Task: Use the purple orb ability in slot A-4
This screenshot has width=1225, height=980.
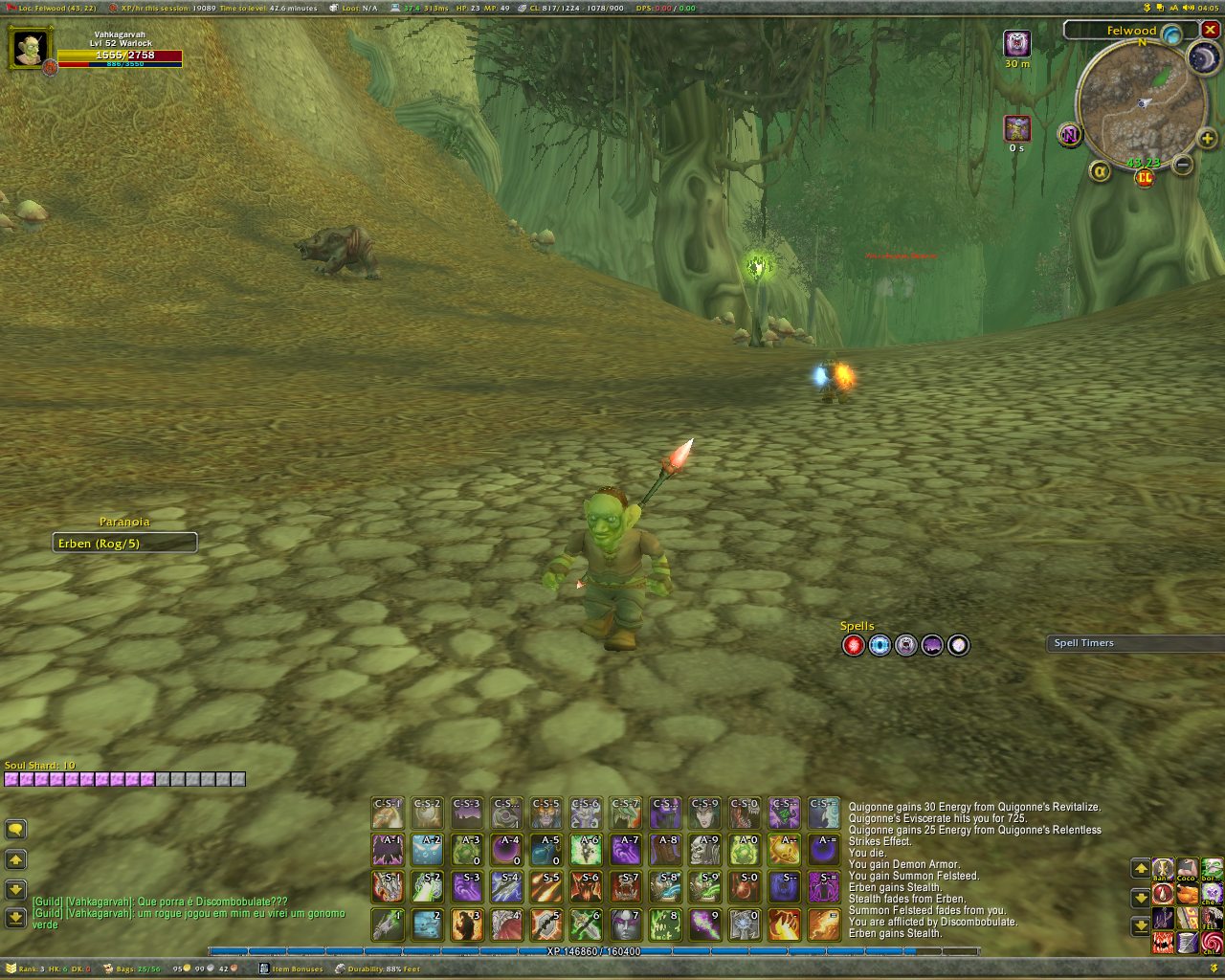Action: coord(506,849)
